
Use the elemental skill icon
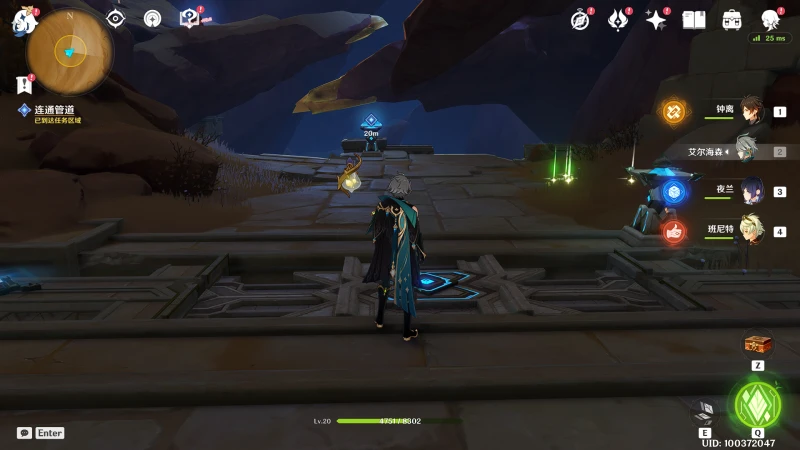pyautogui.click(x=705, y=411)
